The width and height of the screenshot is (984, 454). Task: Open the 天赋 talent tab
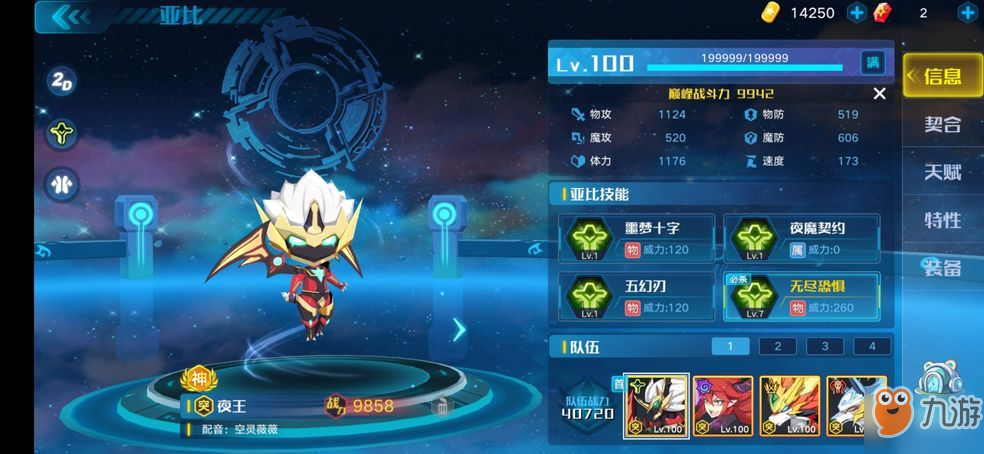pos(942,172)
